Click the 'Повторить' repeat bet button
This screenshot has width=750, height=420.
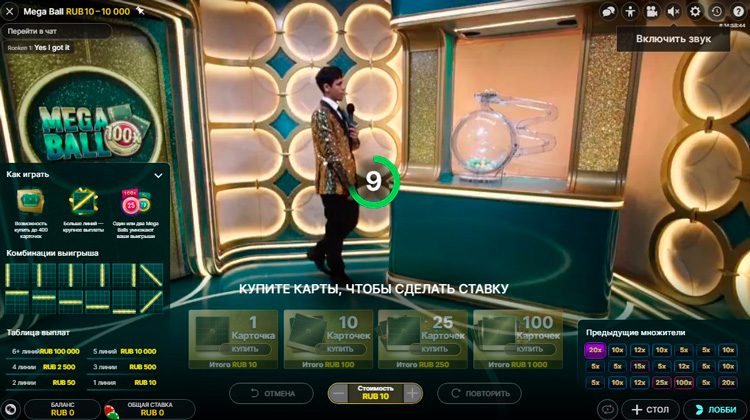pos(479,393)
